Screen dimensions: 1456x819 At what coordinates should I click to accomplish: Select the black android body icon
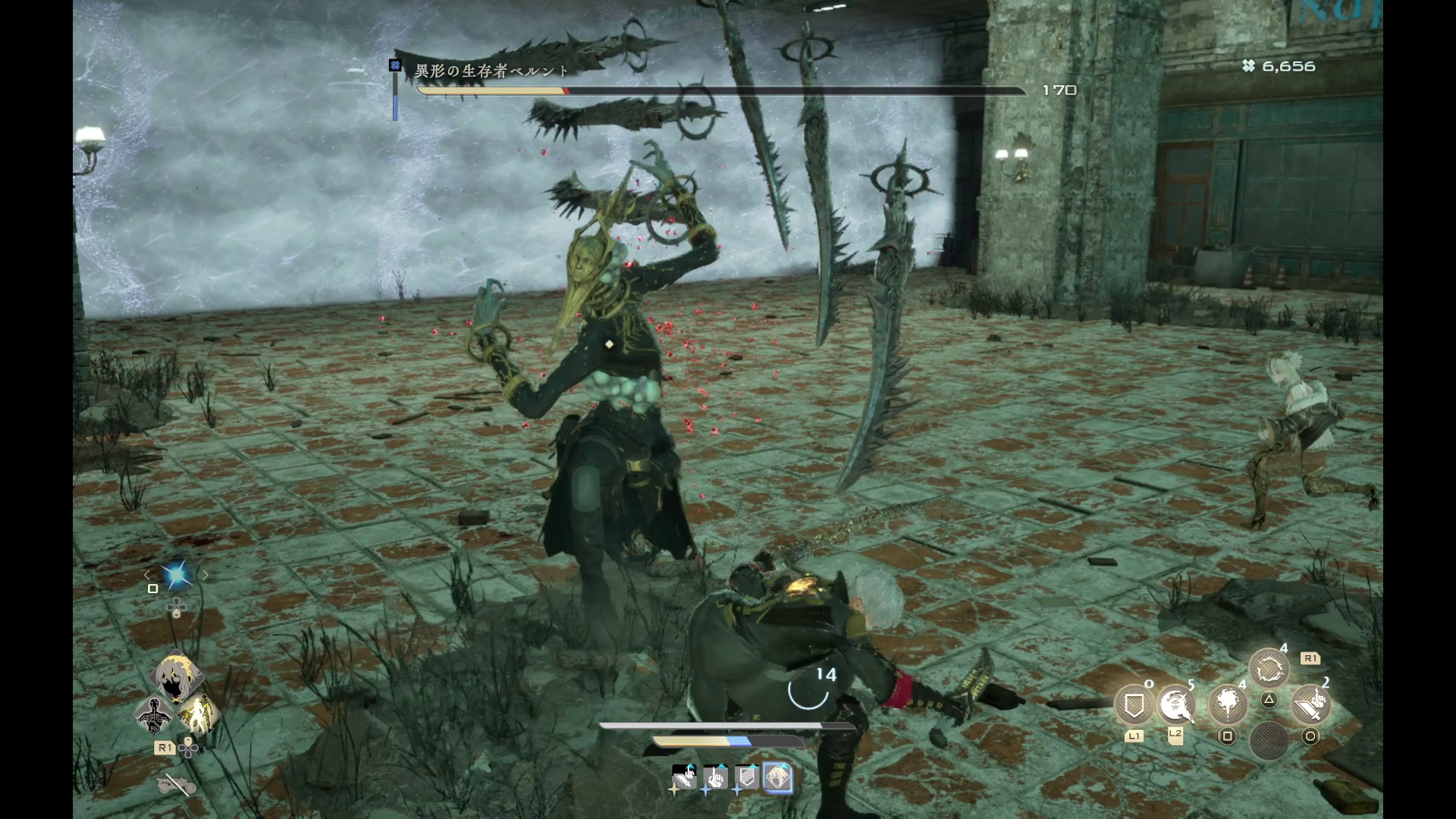pyautogui.click(x=154, y=714)
